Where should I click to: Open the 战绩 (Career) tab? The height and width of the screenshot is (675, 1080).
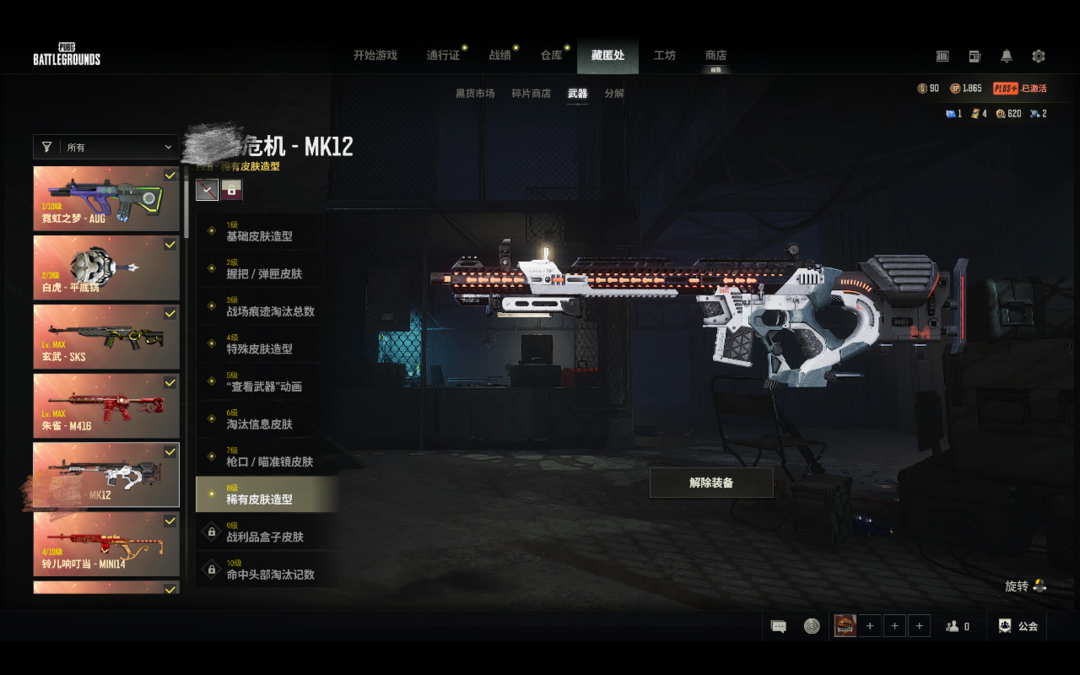(x=500, y=55)
